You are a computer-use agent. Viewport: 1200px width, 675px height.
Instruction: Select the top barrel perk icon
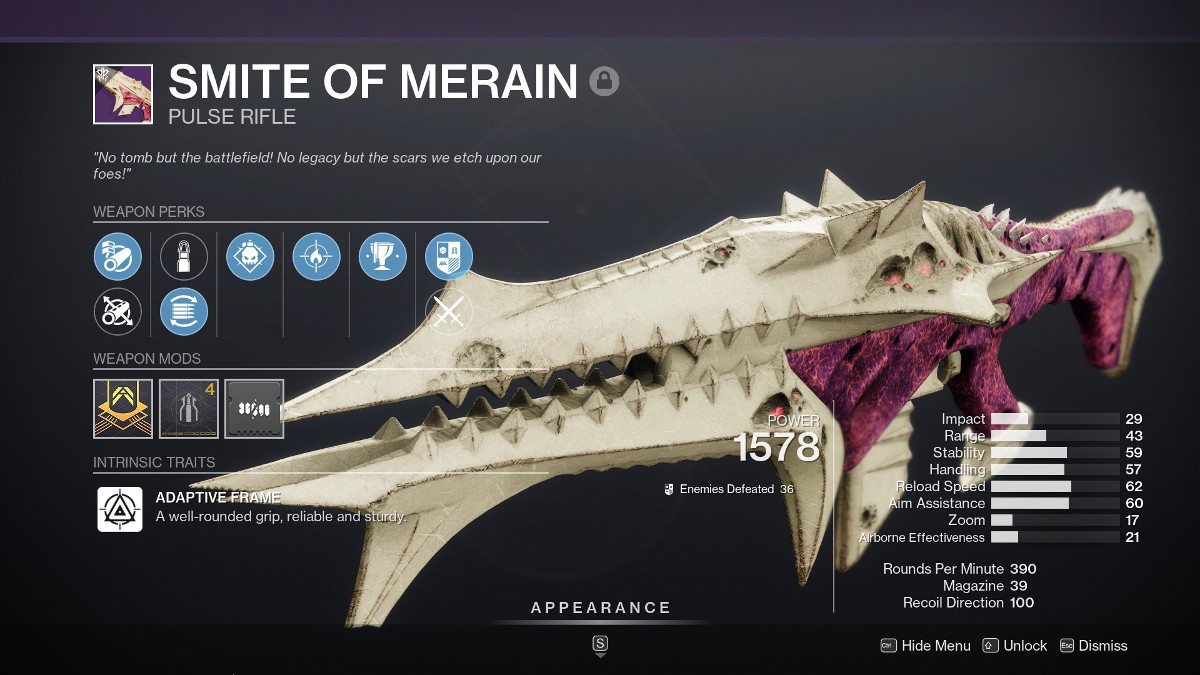118,257
